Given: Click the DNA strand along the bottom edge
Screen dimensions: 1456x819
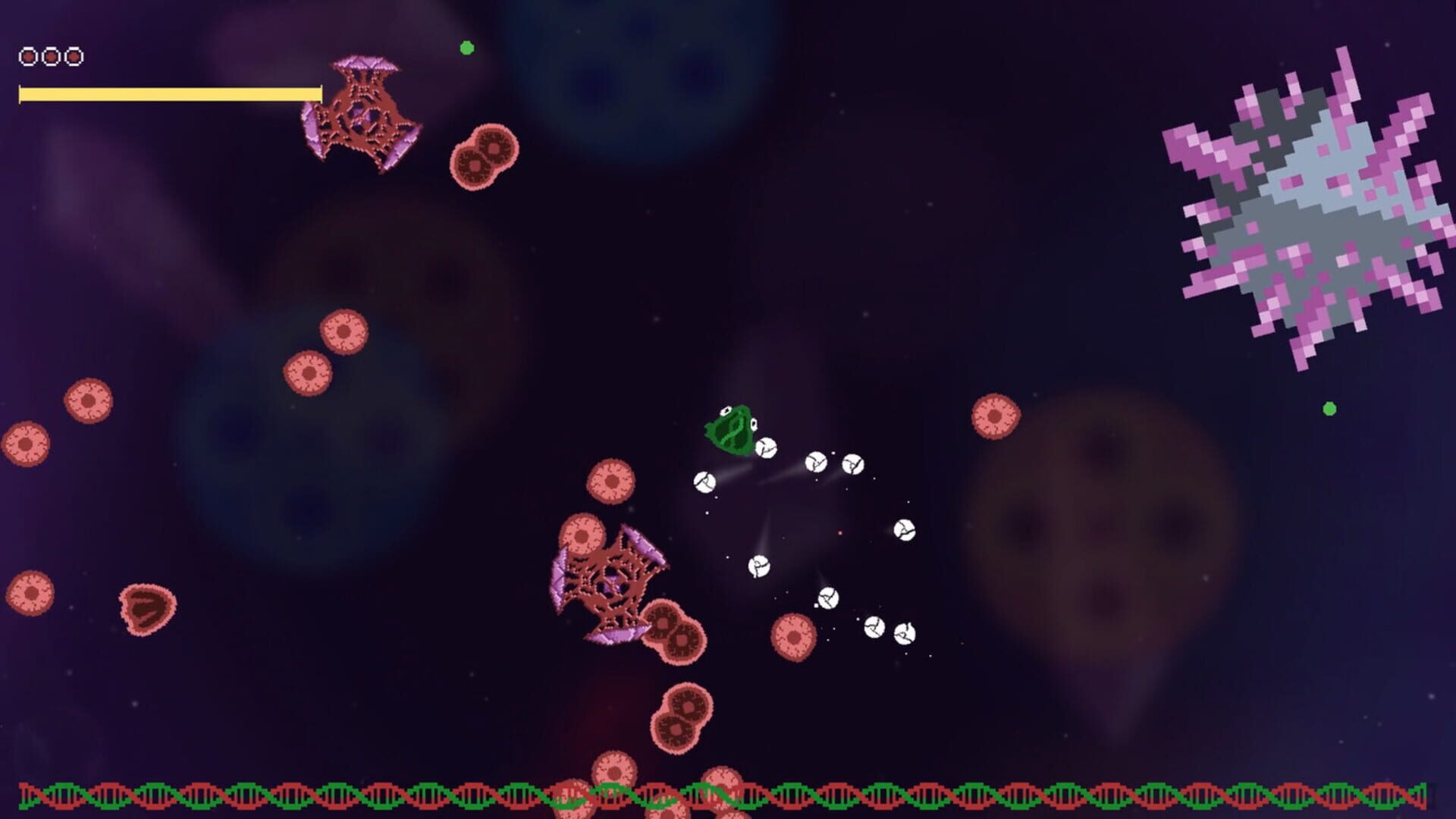Looking at the screenshot, I should click(x=728, y=791).
